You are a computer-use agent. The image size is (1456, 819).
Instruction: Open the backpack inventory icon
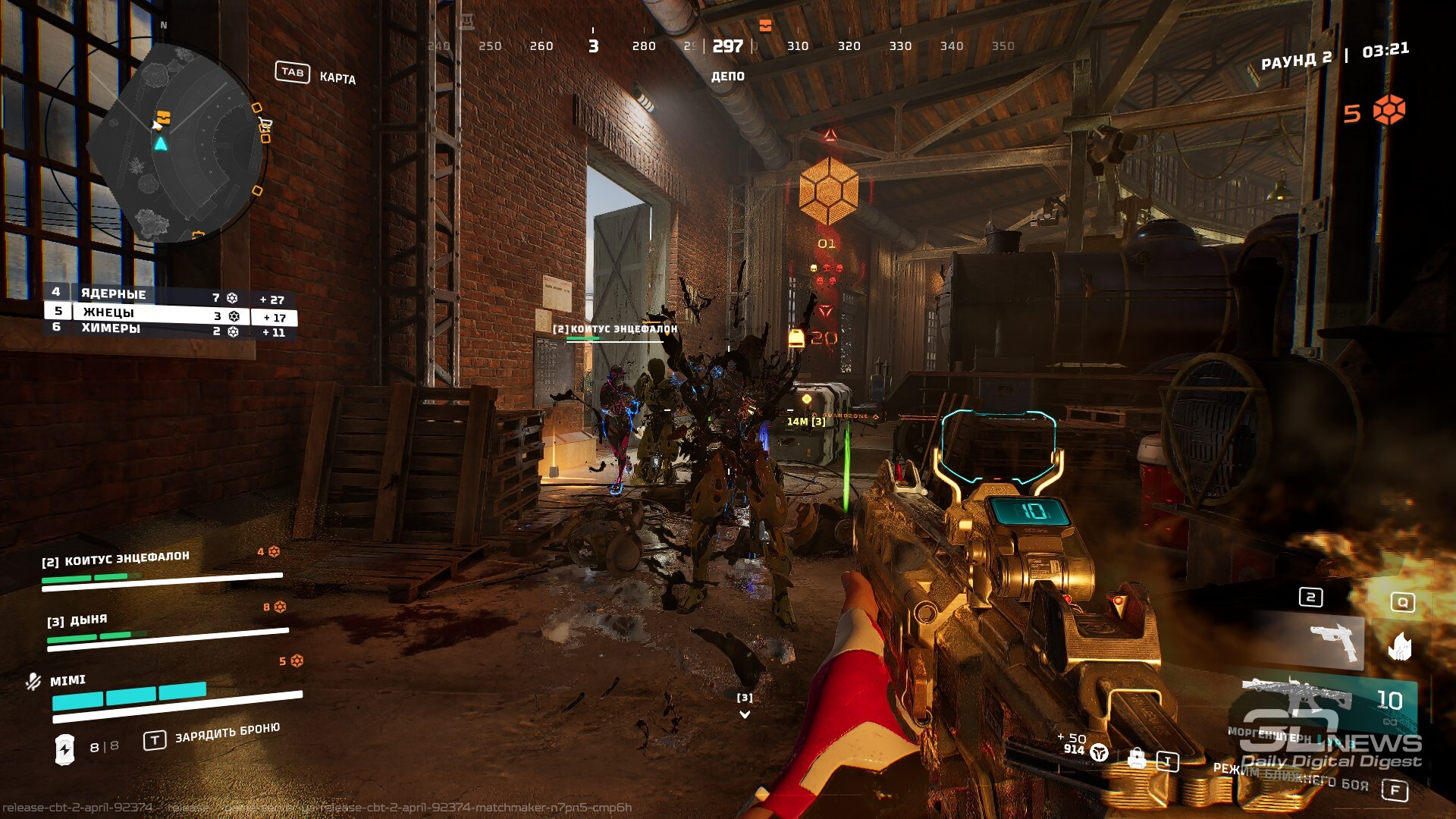(x=1136, y=758)
